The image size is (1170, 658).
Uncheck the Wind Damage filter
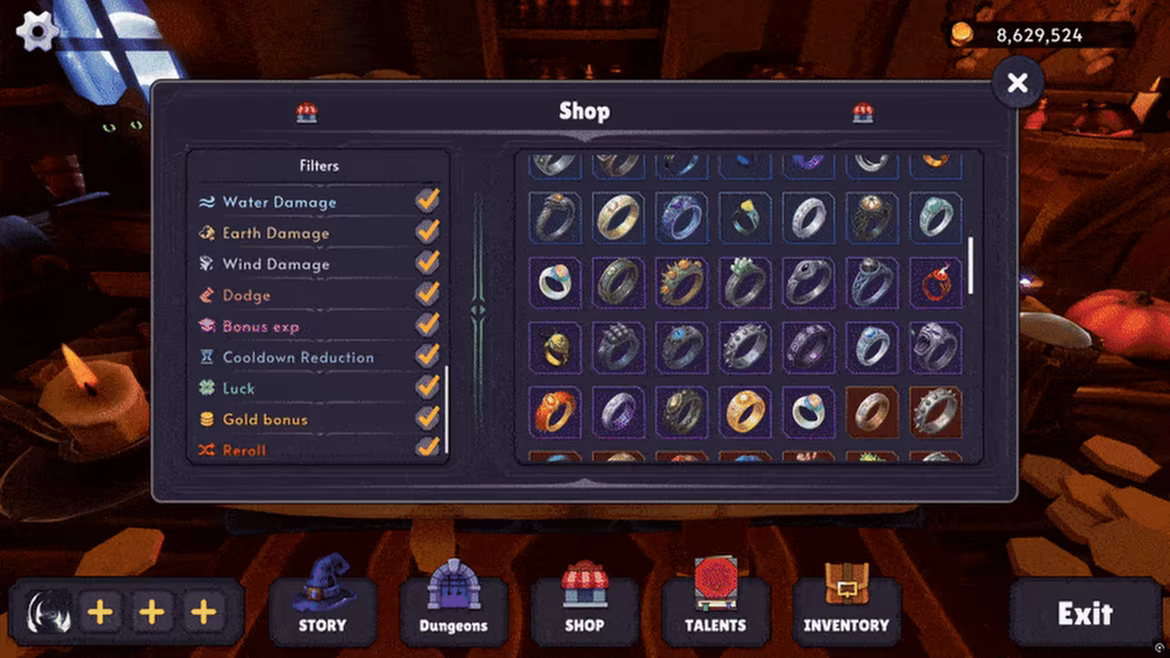click(428, 263)
